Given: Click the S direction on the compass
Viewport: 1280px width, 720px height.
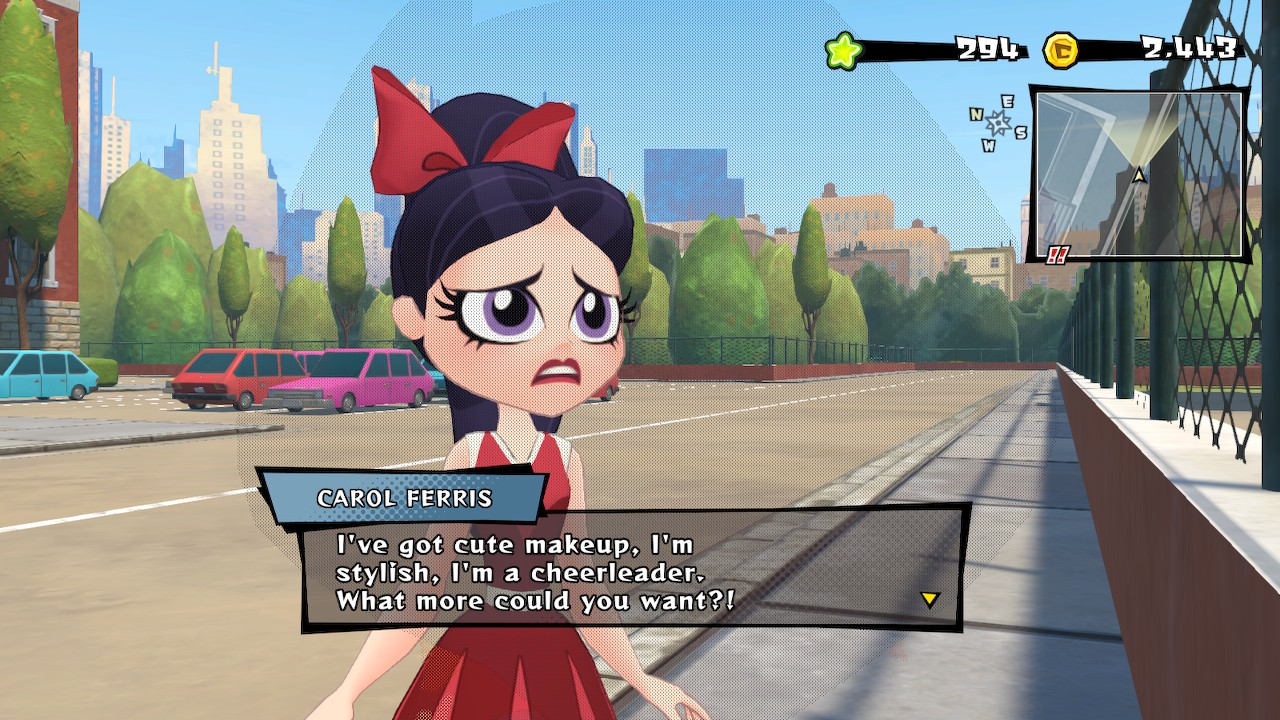Looking at the screenshot, I should pyautogui.click(x=1021, y=132).
